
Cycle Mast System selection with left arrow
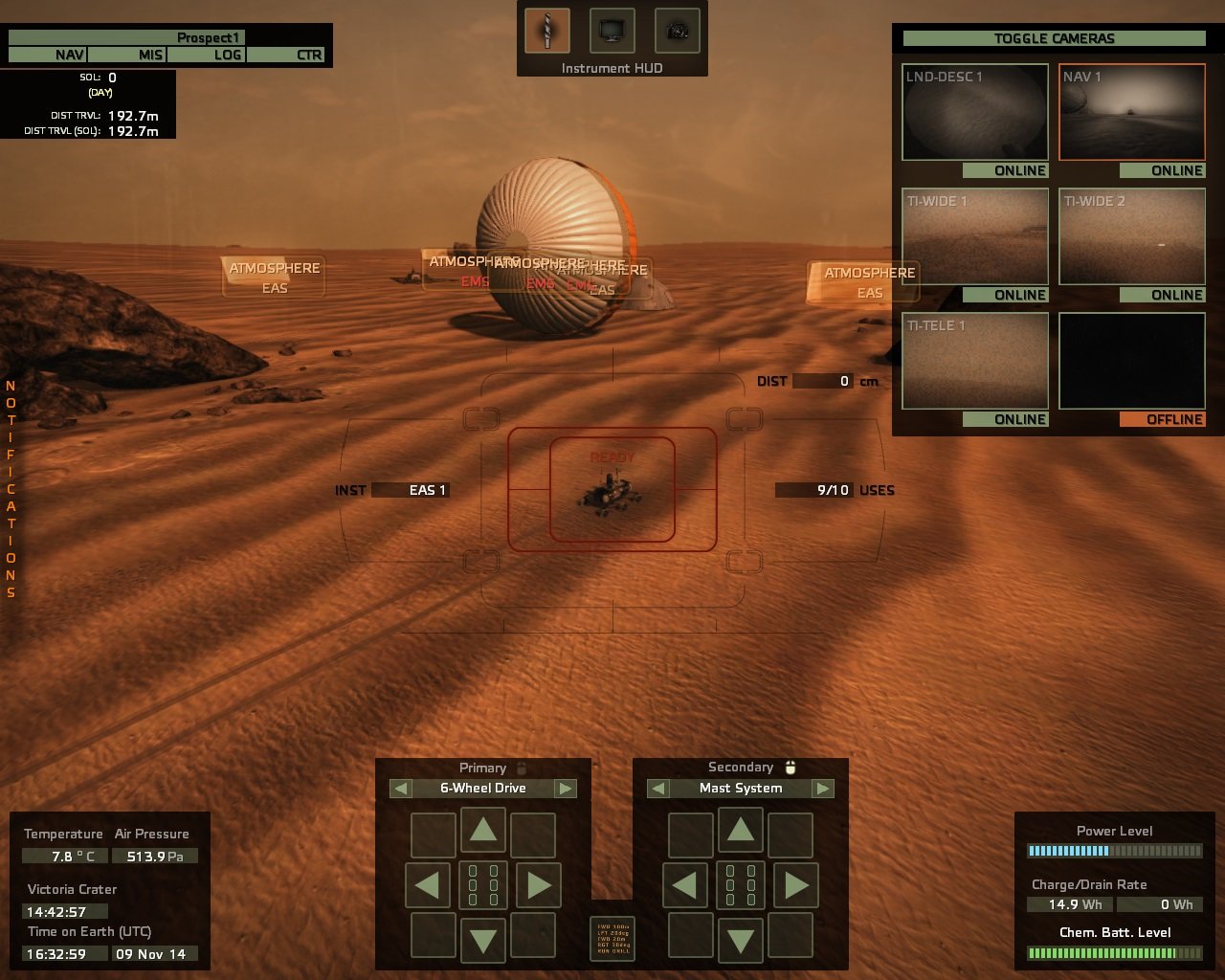click(657, 788)
